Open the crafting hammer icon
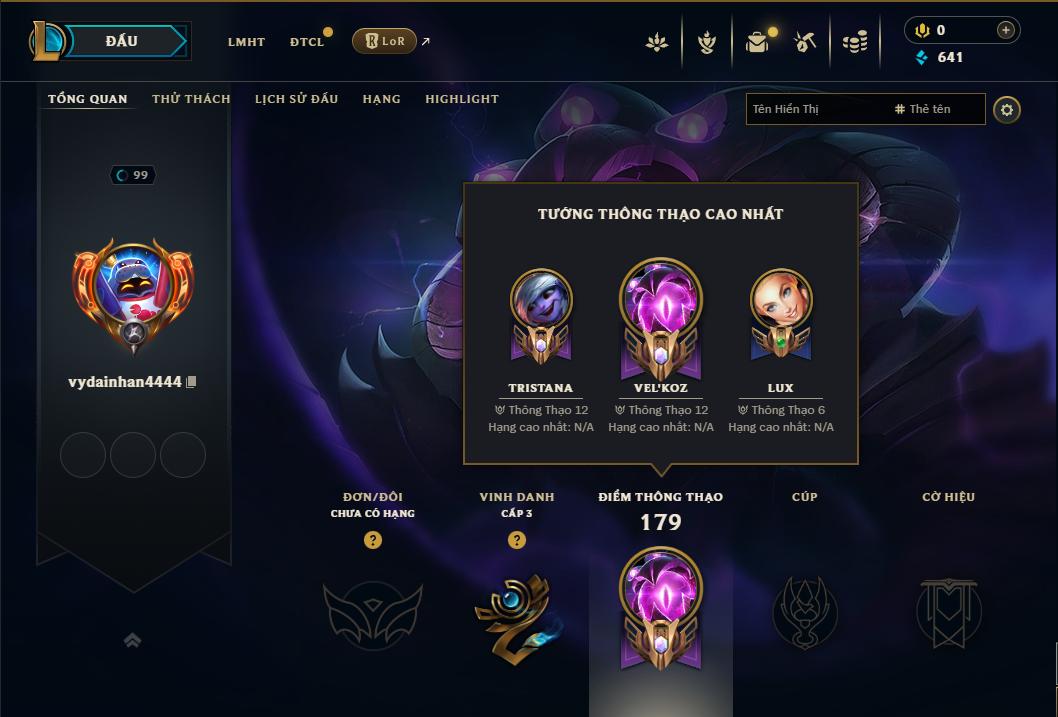The image size is (1058, 717). click(x=805, y=42)
